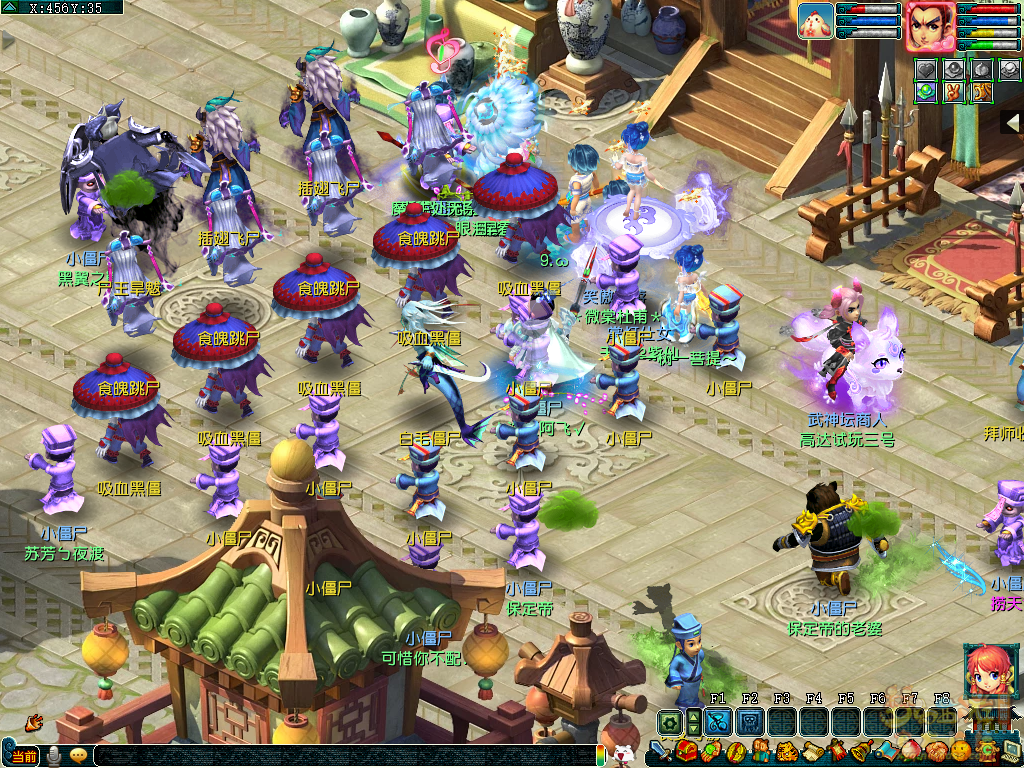The image size is (1024, 768).
Task: Click the player character portrait
Action: (x=929, y=26)
